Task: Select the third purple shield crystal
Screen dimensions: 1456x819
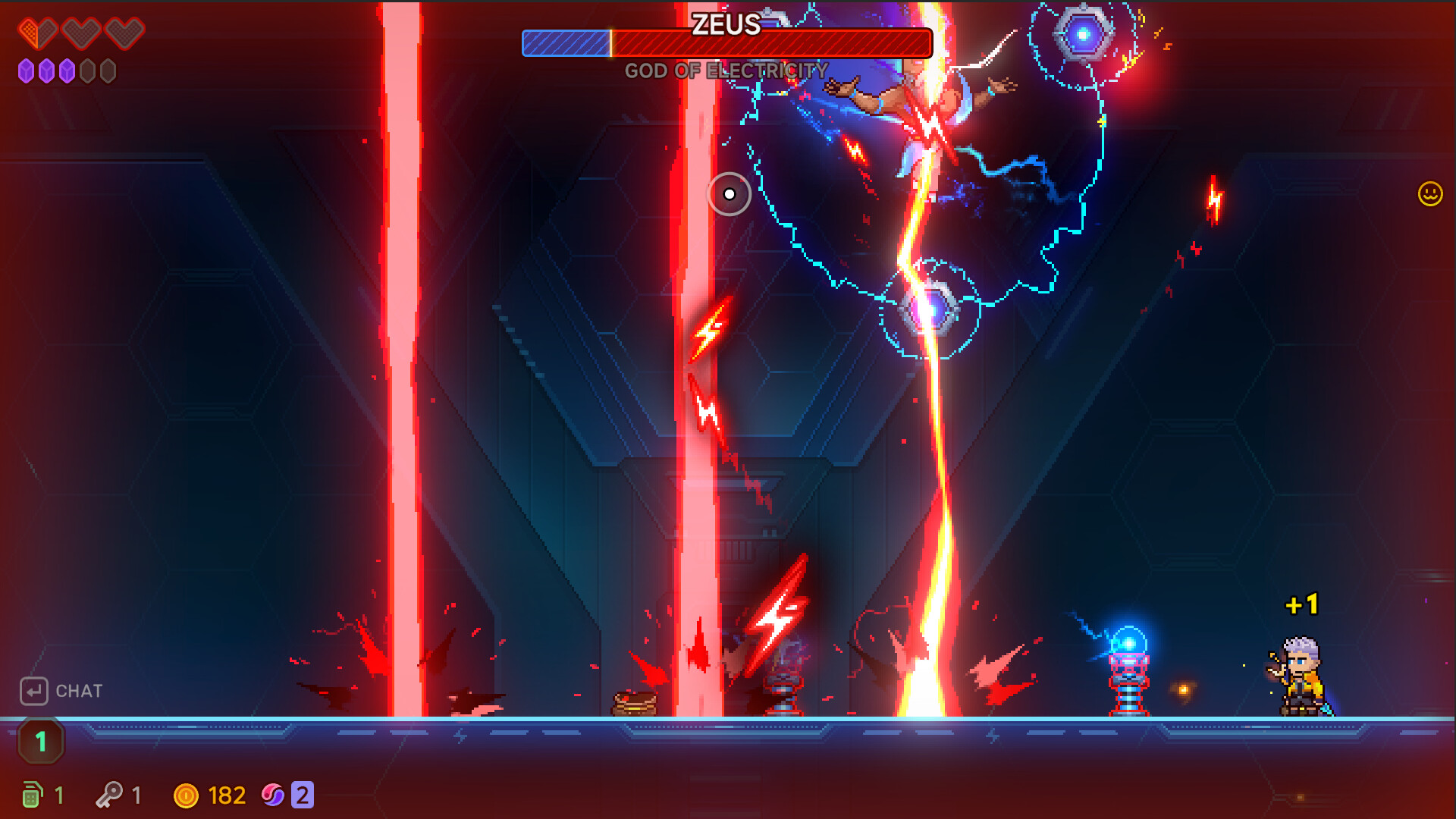Action: tap(67, 72)
